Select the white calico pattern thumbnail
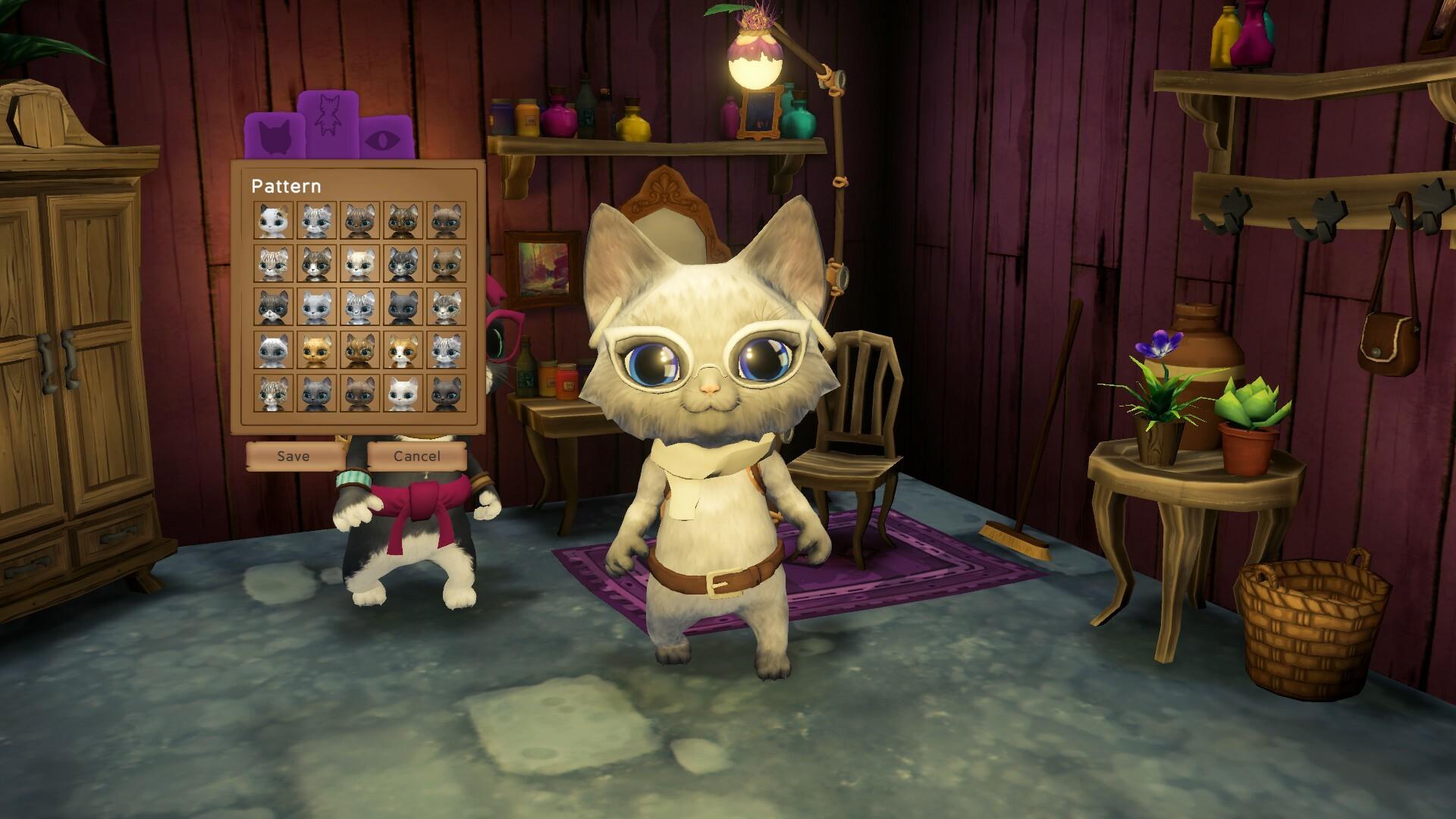The width and height of the screenshot is (1456, 819). coord(273,221)
